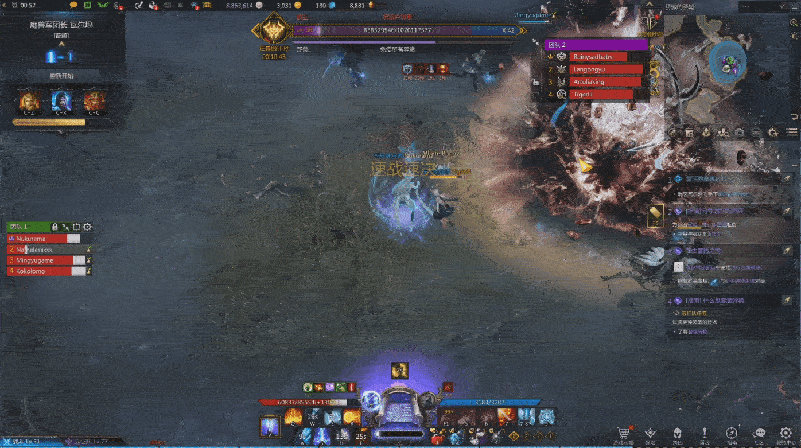
Task: Open the party settings gear icon
Action: pyautogui.click(x=88, y=227)
